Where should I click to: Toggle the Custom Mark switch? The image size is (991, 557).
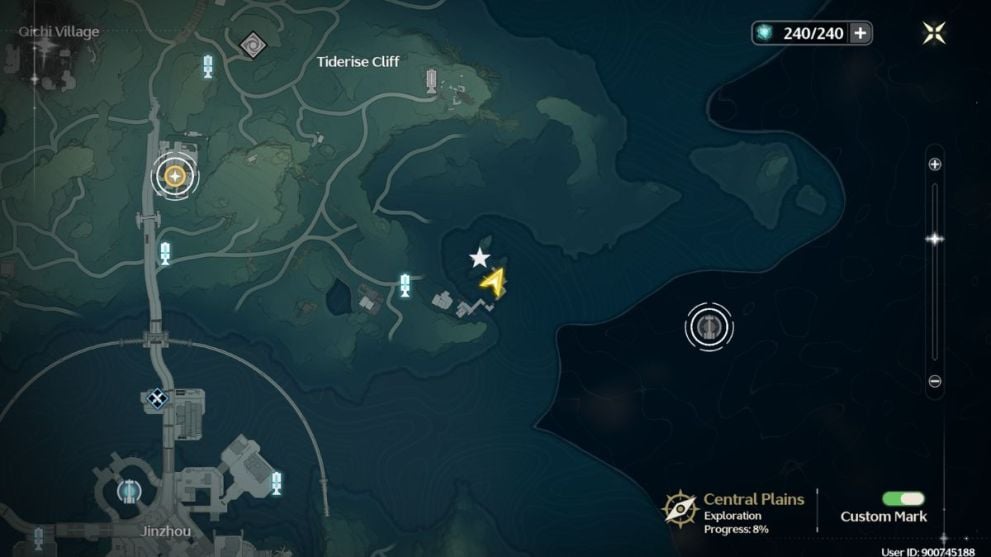pos(903,499)
